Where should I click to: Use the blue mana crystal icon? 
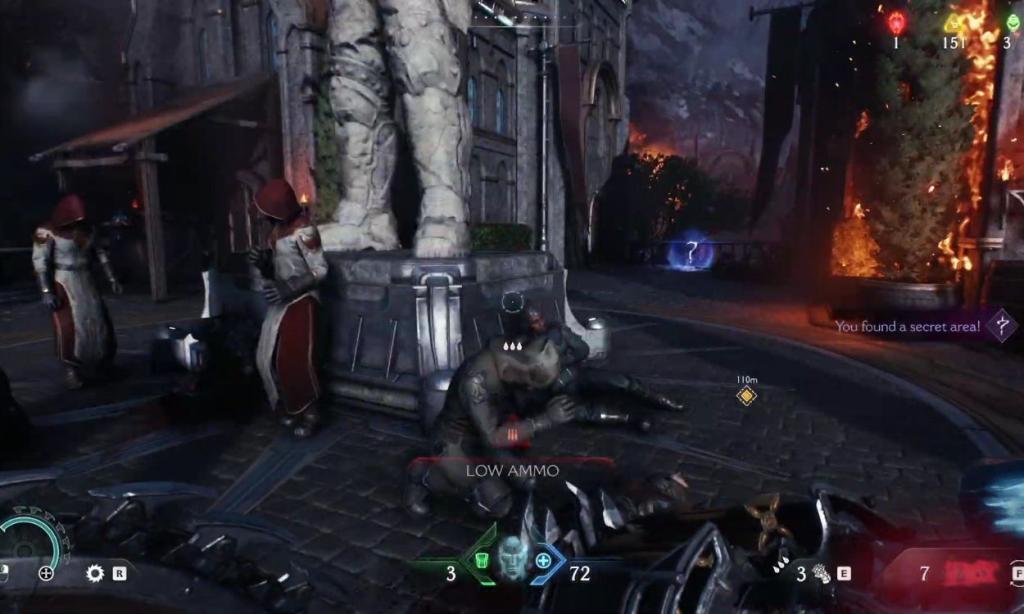543,560
